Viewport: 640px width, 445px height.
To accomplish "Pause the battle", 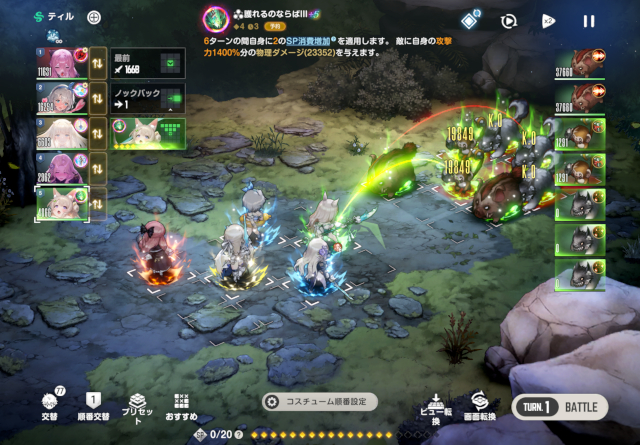I will click(589, 20).
